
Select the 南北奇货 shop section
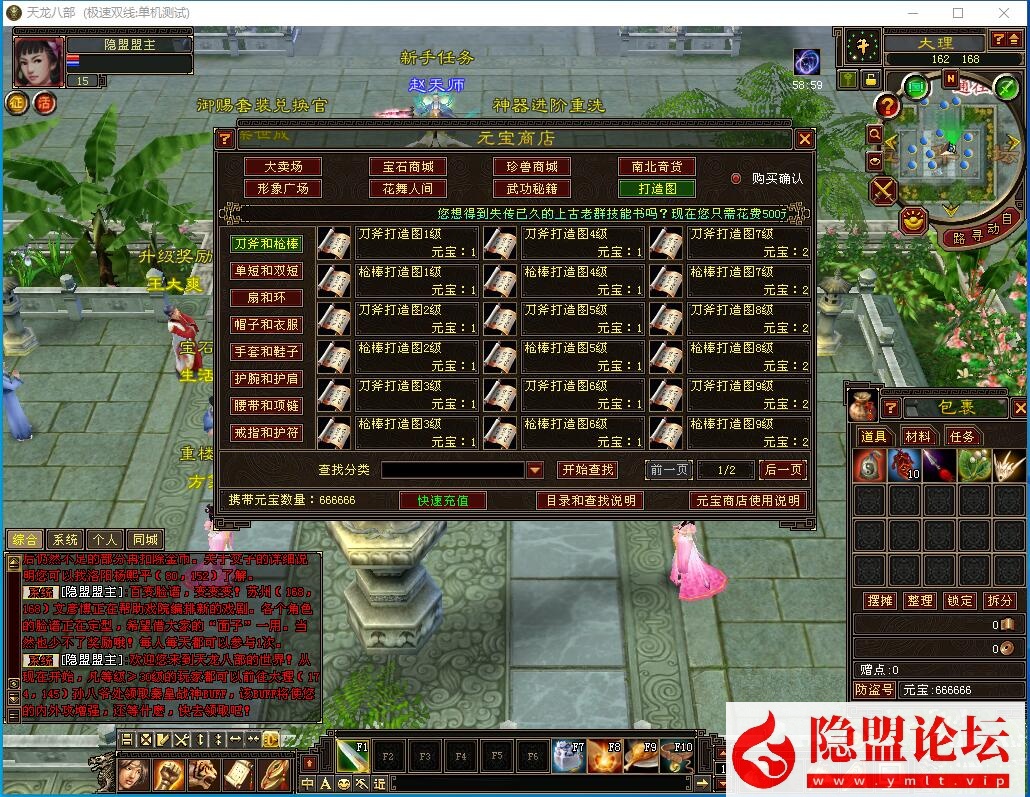coord(656,167)
